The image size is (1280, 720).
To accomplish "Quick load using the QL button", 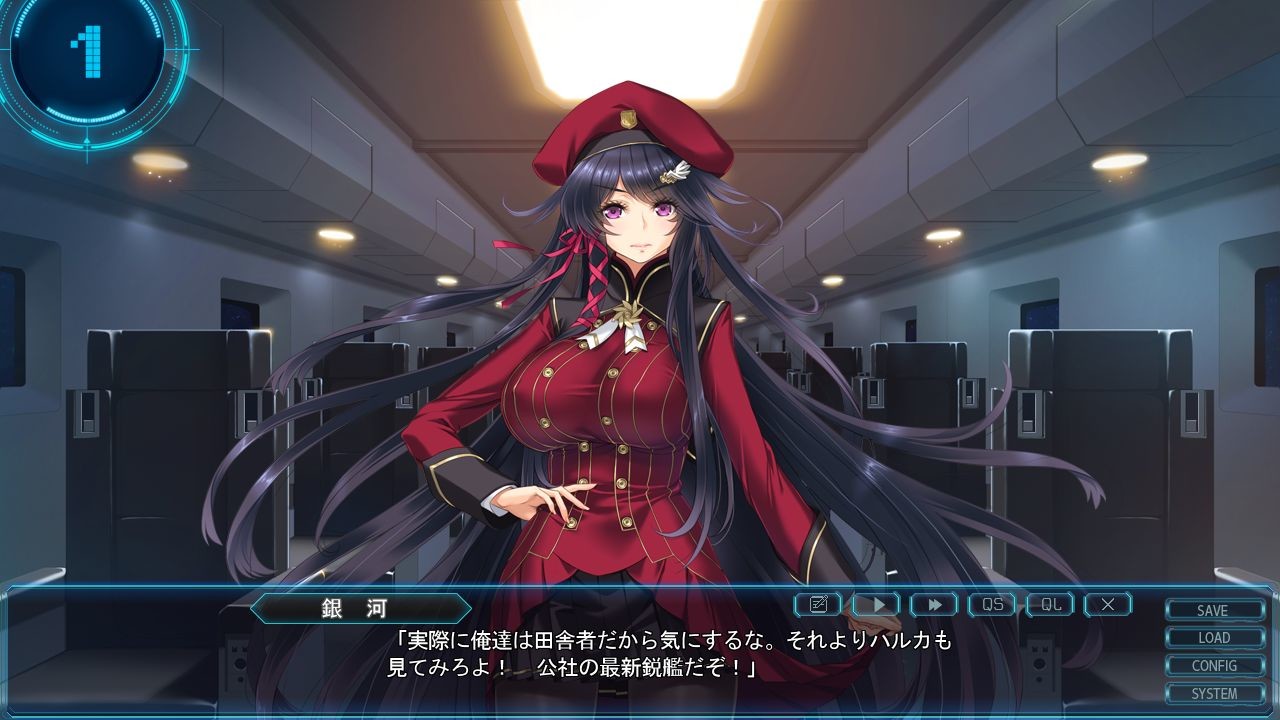I will pos(1050,604).
